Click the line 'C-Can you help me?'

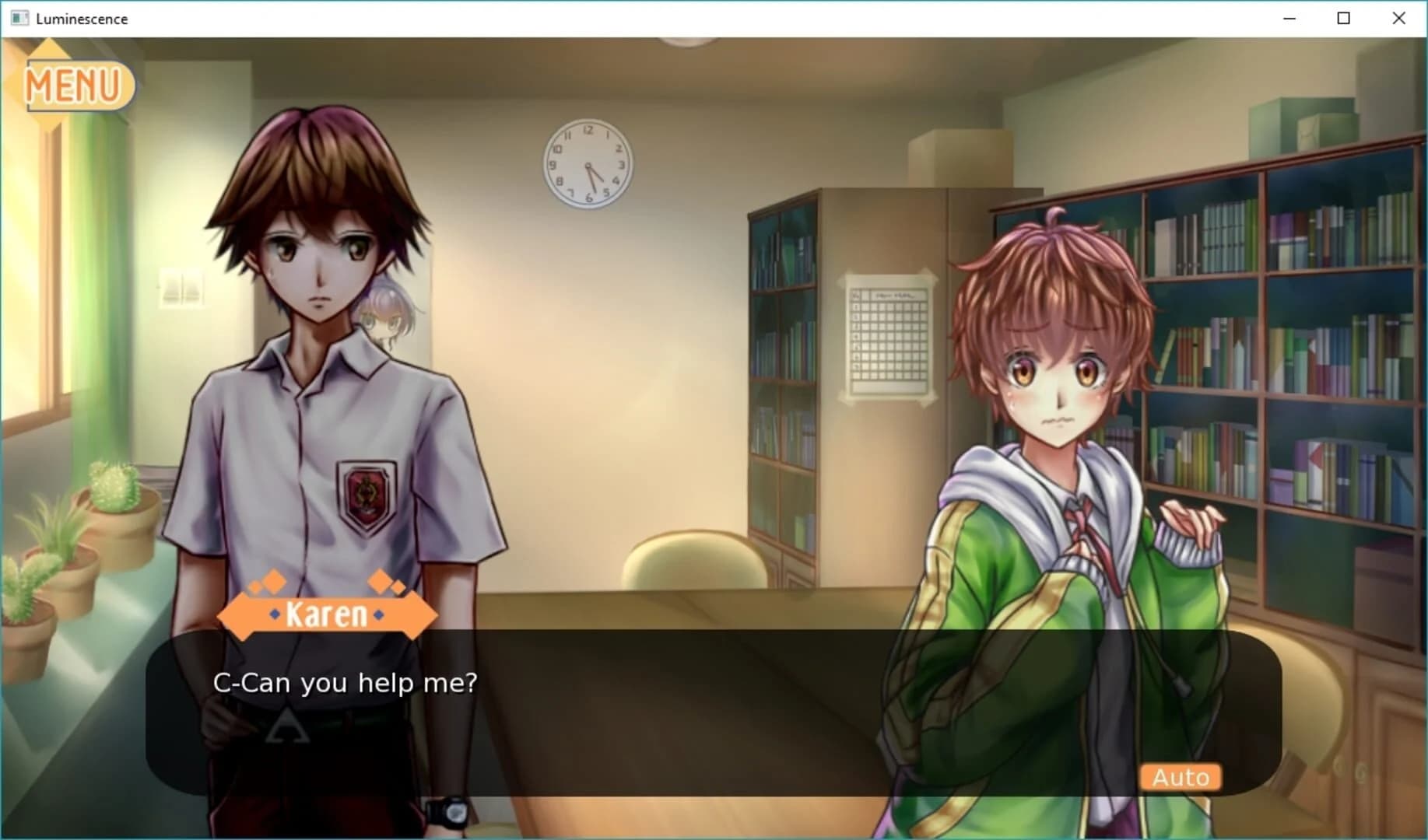347,682
